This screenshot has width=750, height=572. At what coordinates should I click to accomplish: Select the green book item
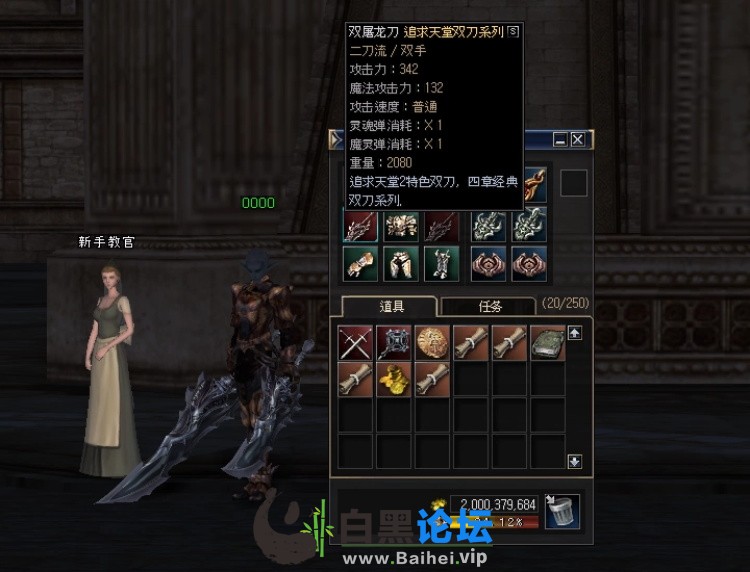[x=548, y=343]
